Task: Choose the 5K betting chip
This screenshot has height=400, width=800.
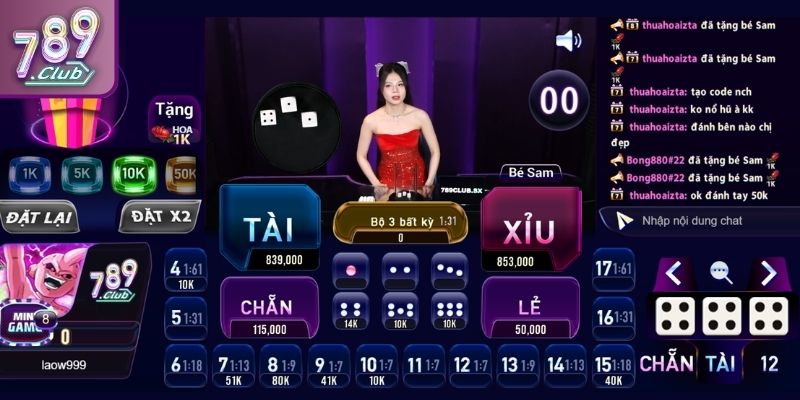Action: click(x=81, y=174)
